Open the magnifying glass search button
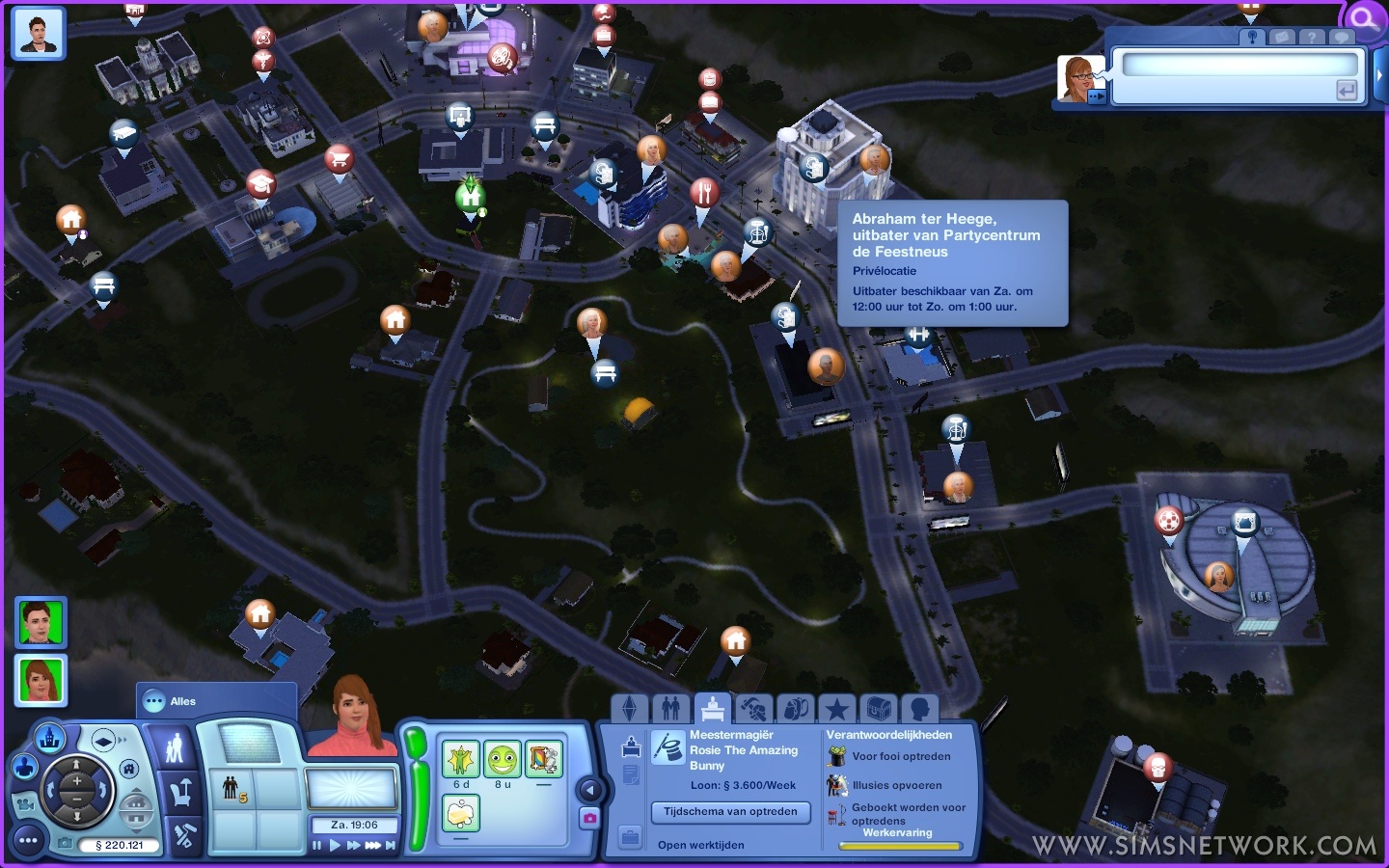 coord(1363,18)
